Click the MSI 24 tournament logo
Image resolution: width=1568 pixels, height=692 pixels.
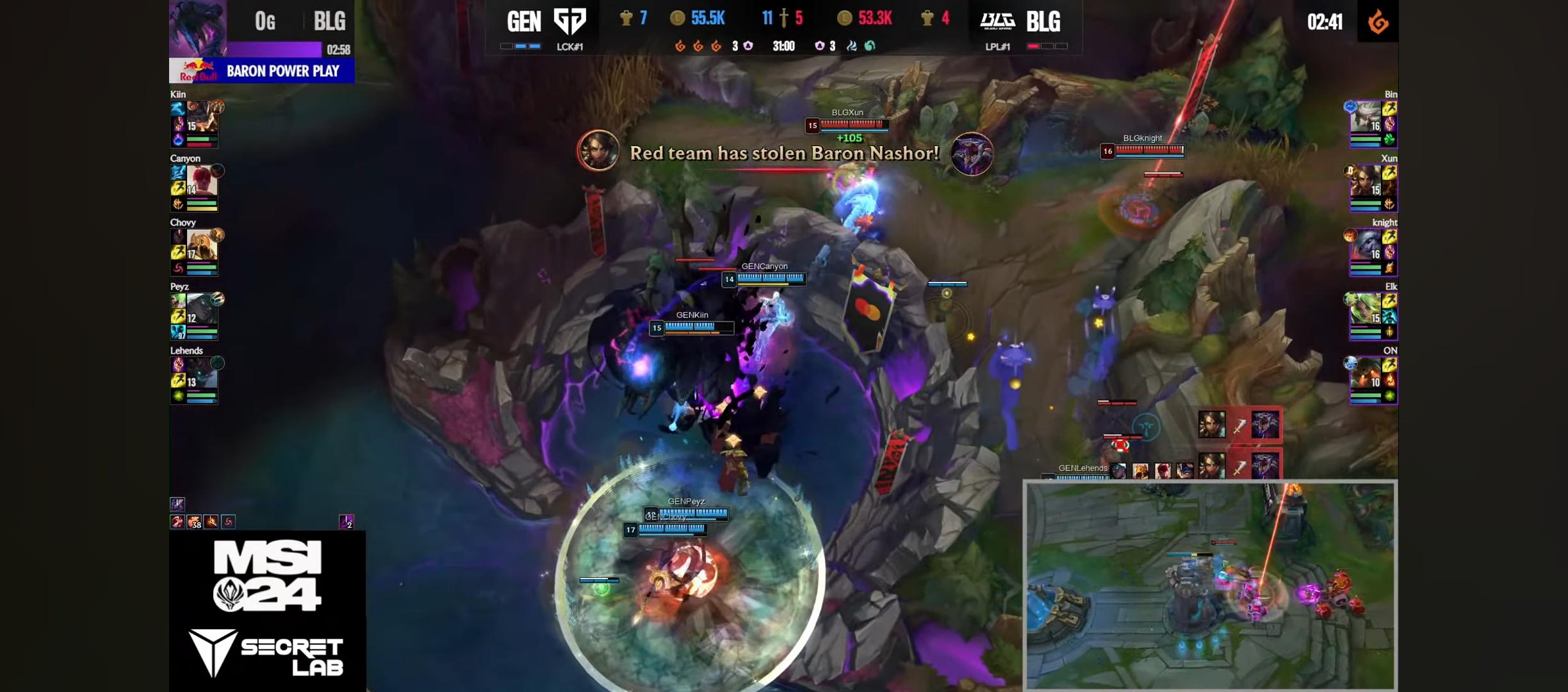click(x=268, y=575)
